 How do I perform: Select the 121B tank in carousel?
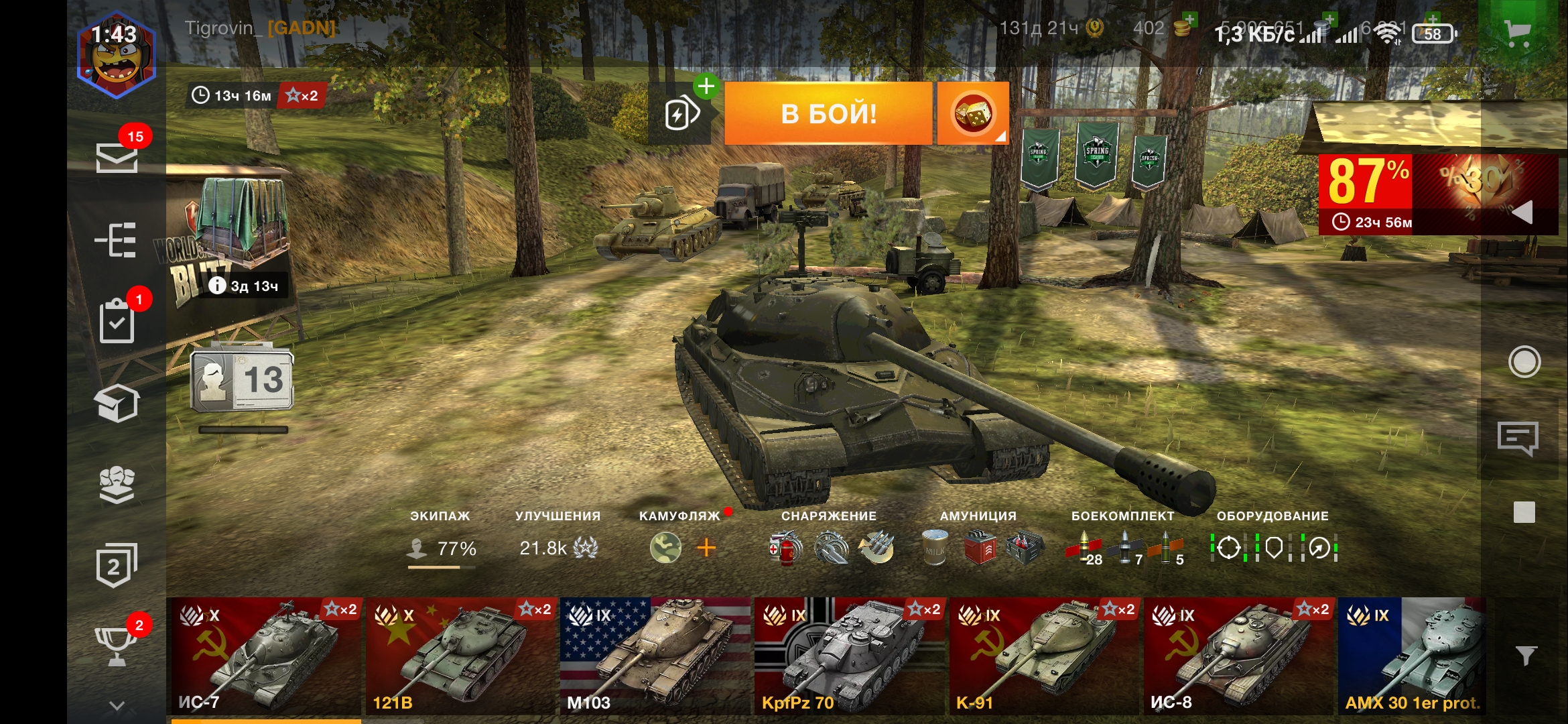coord(461,656)
